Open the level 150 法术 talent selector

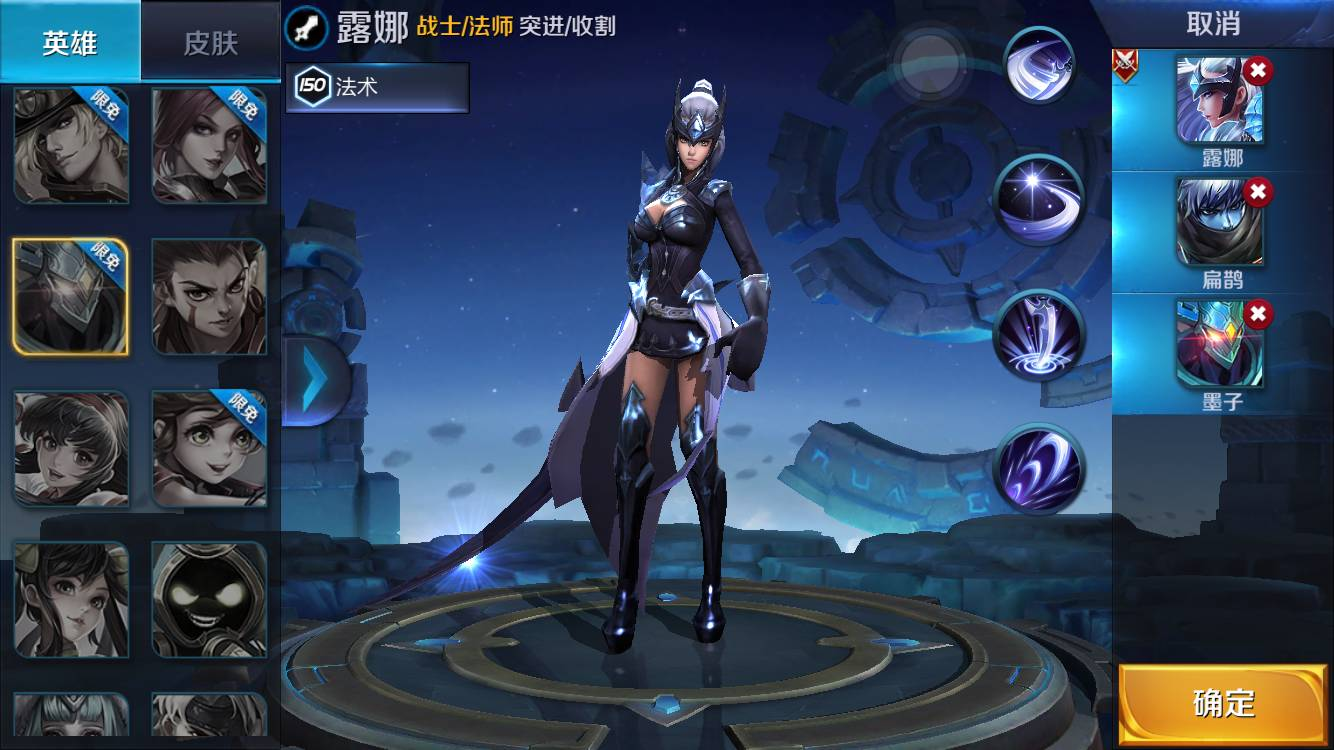click(376, 88)
